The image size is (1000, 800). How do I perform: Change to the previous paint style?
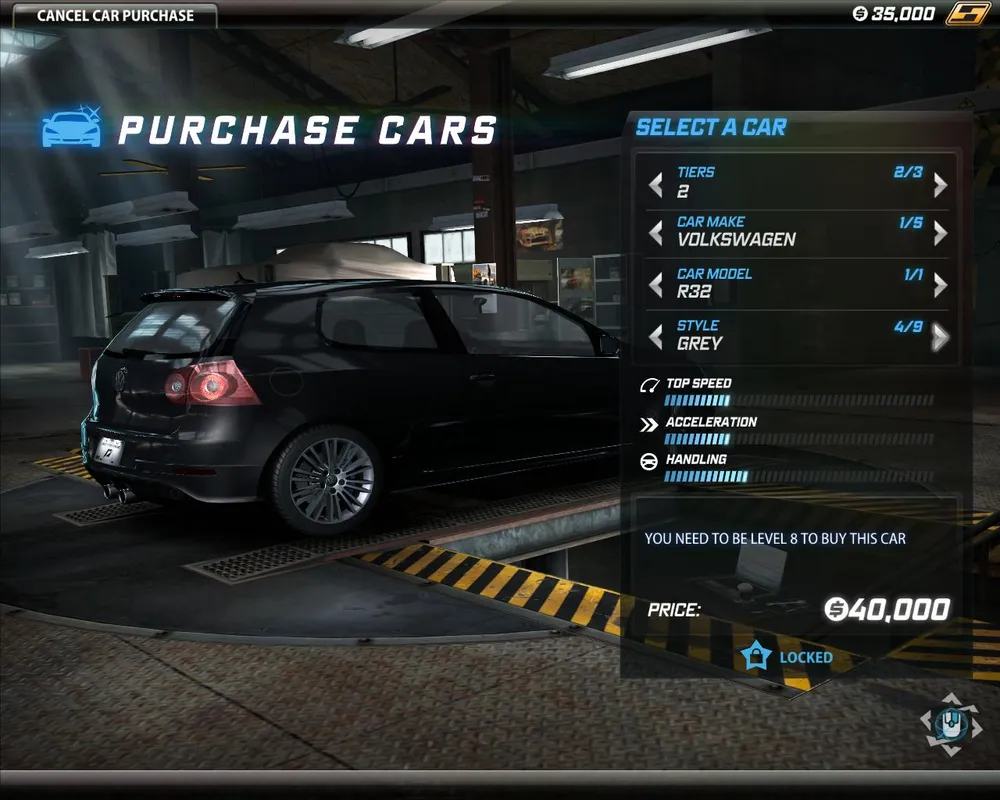point(656,337)
